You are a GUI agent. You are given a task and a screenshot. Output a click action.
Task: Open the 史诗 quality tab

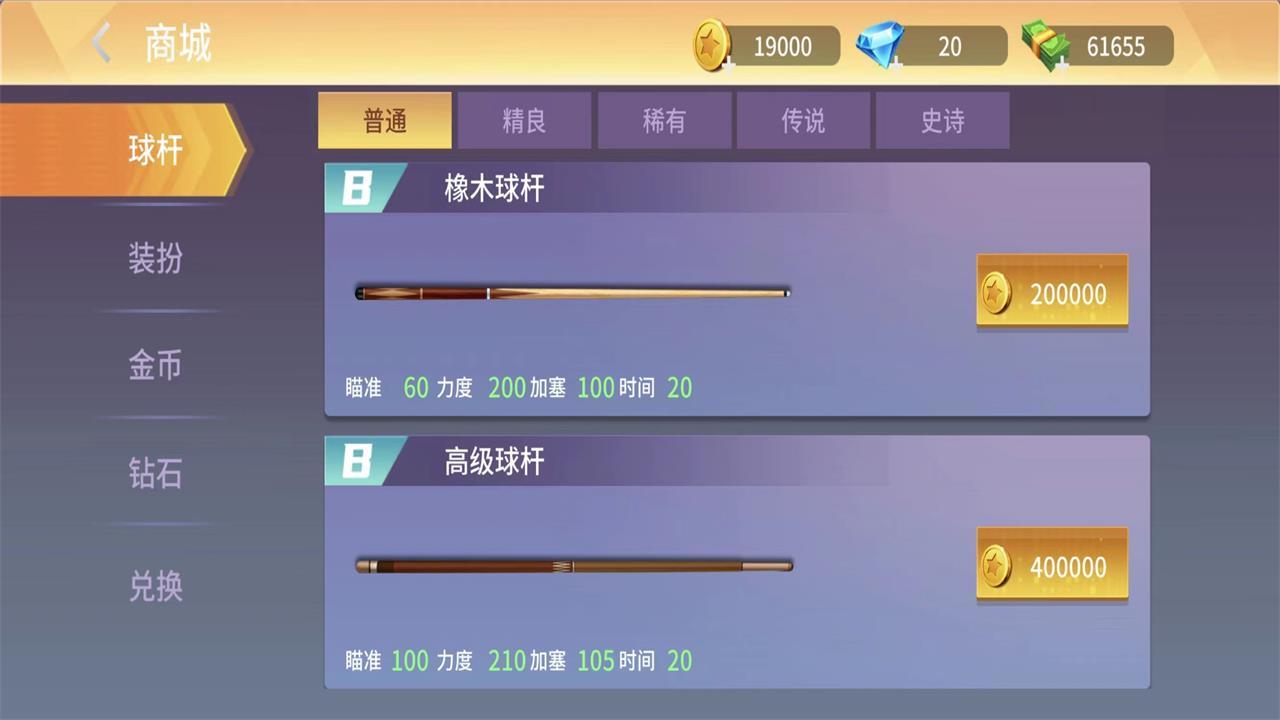[942, 120]
